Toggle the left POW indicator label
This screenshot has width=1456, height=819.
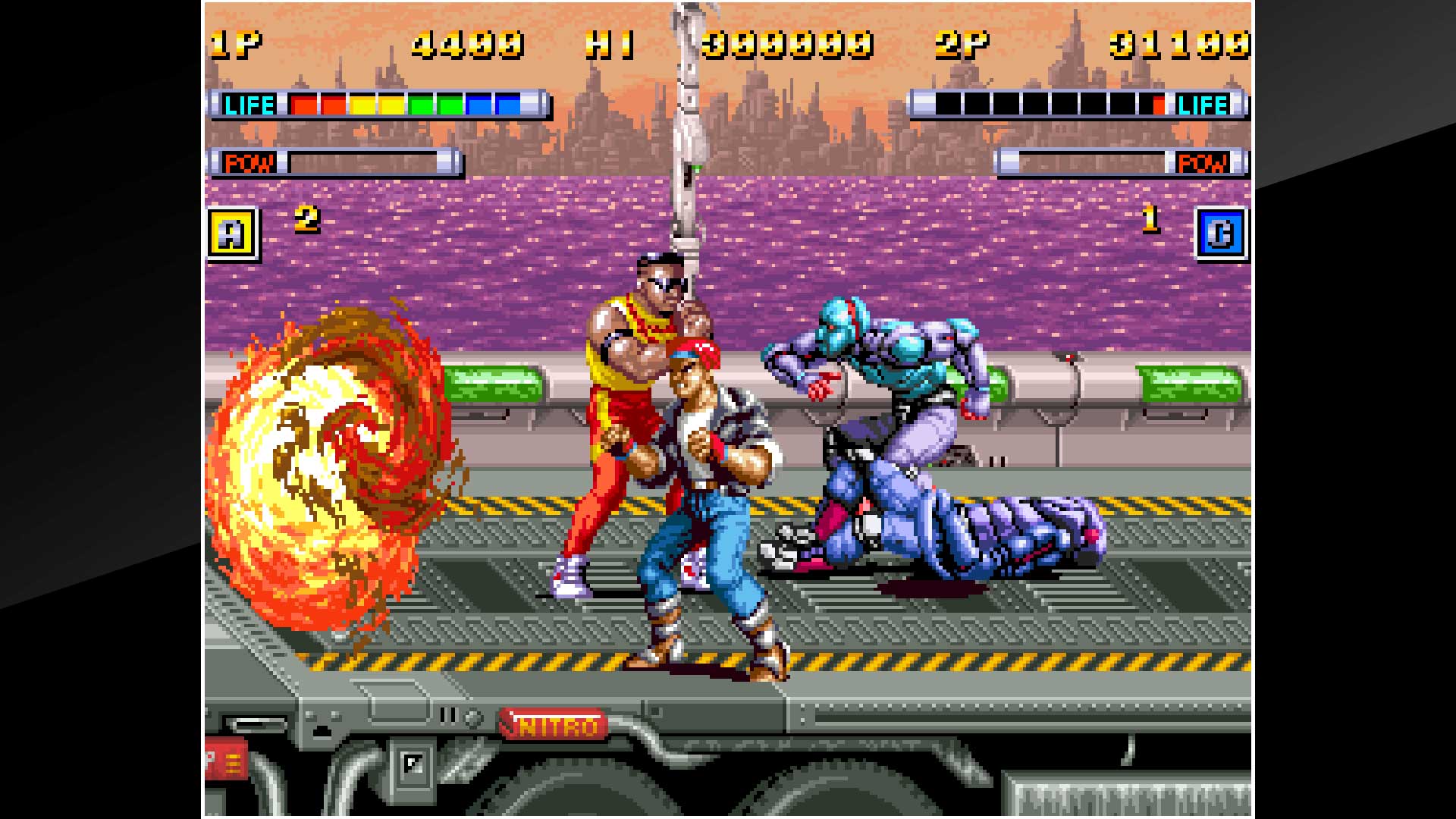click(249, 162)
